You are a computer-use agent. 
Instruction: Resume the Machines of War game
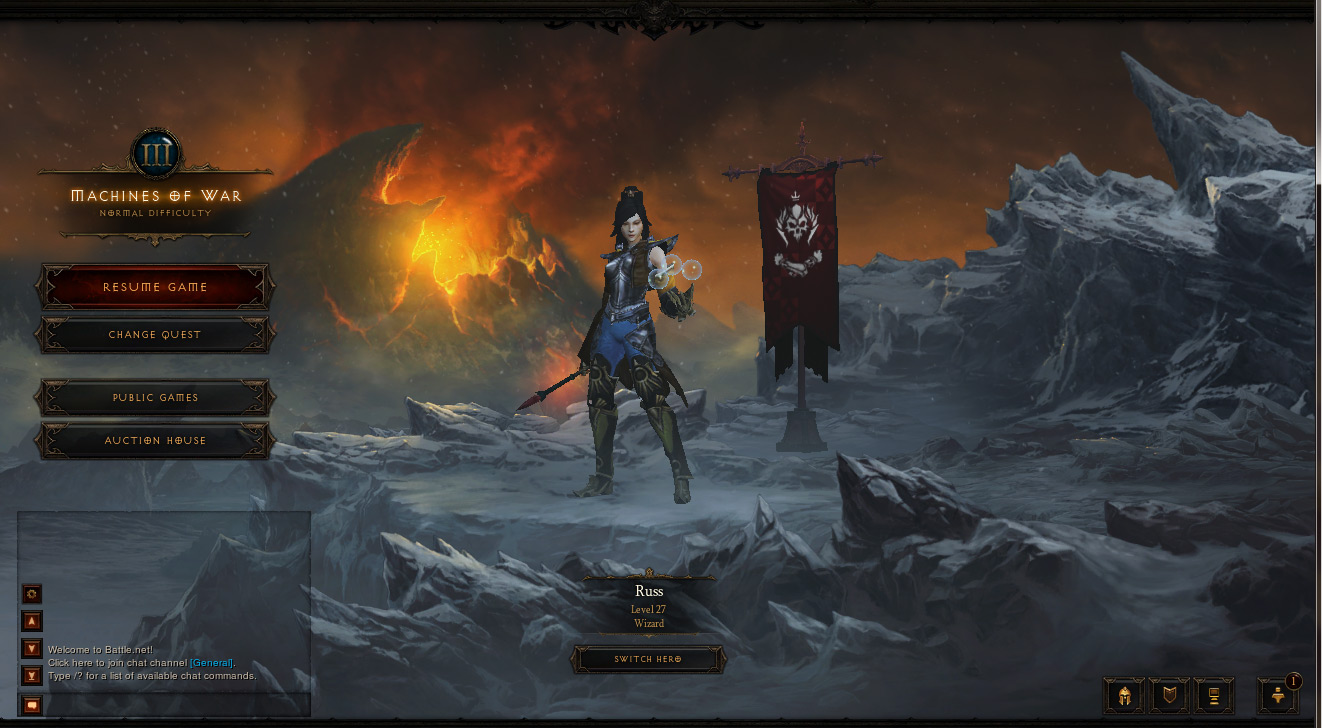155,287
